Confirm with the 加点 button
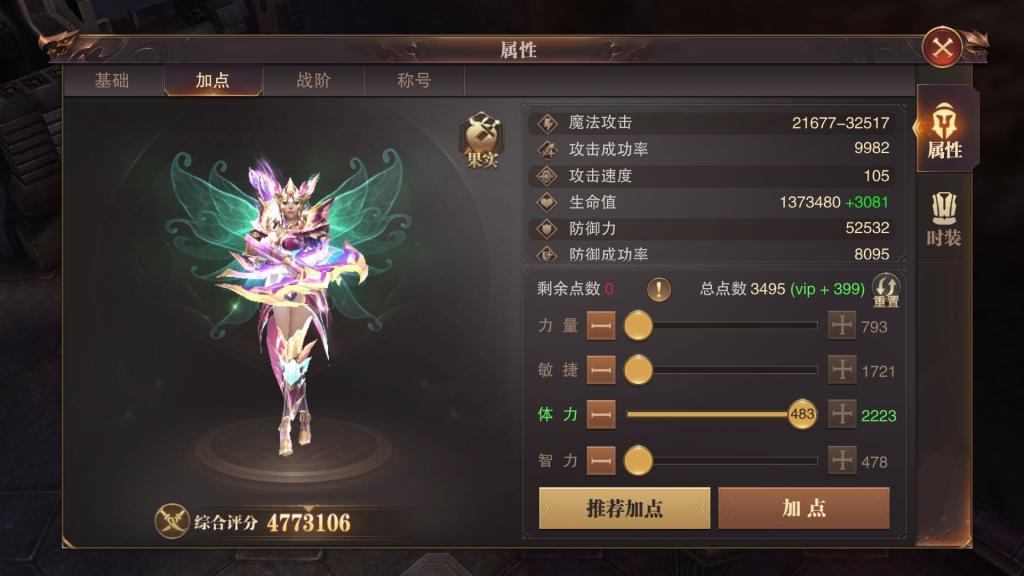Screen dimensions: 1024x576 coord(803,508)
